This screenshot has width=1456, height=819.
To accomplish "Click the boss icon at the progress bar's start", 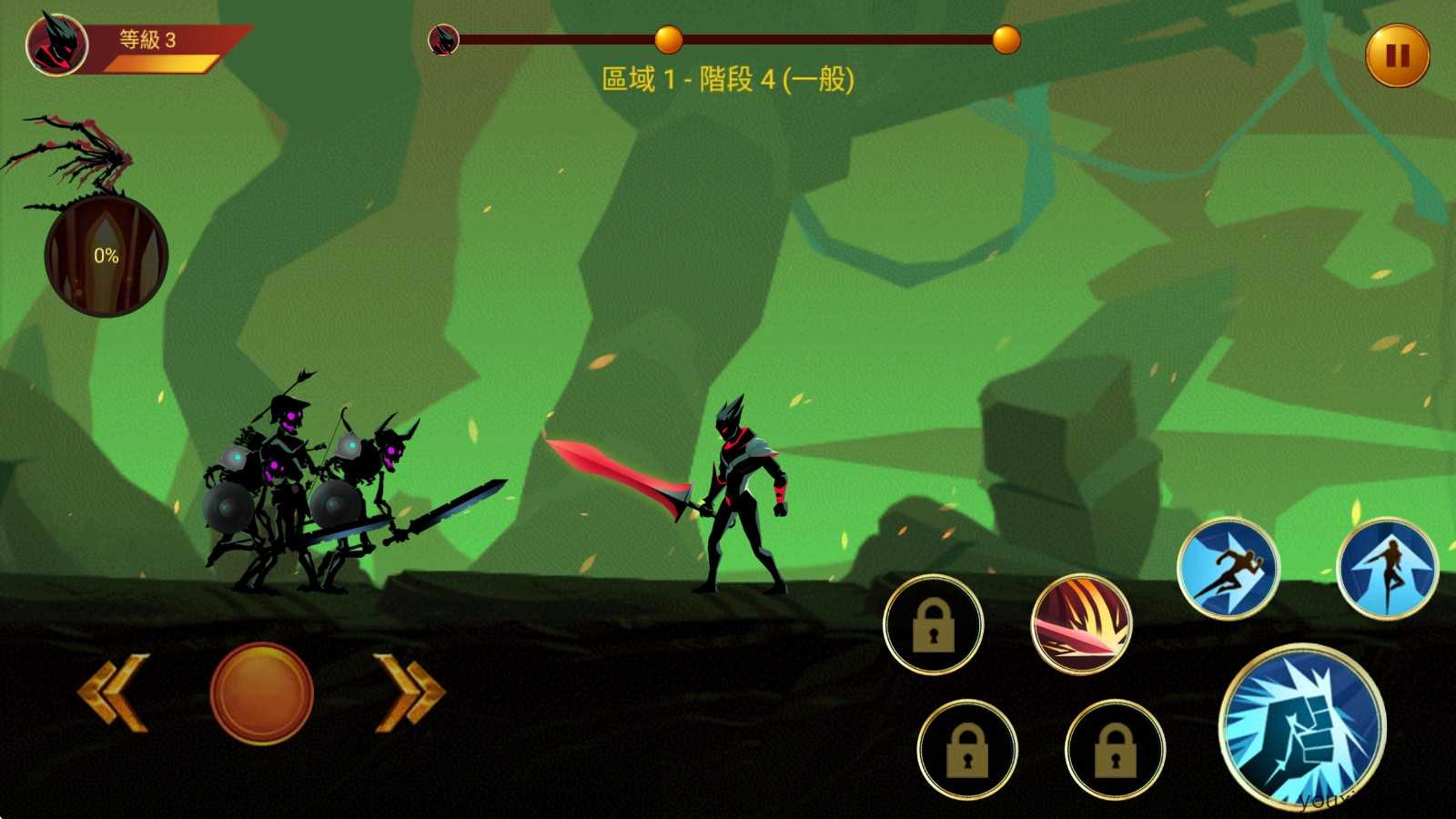I will [x=443, y=40].
